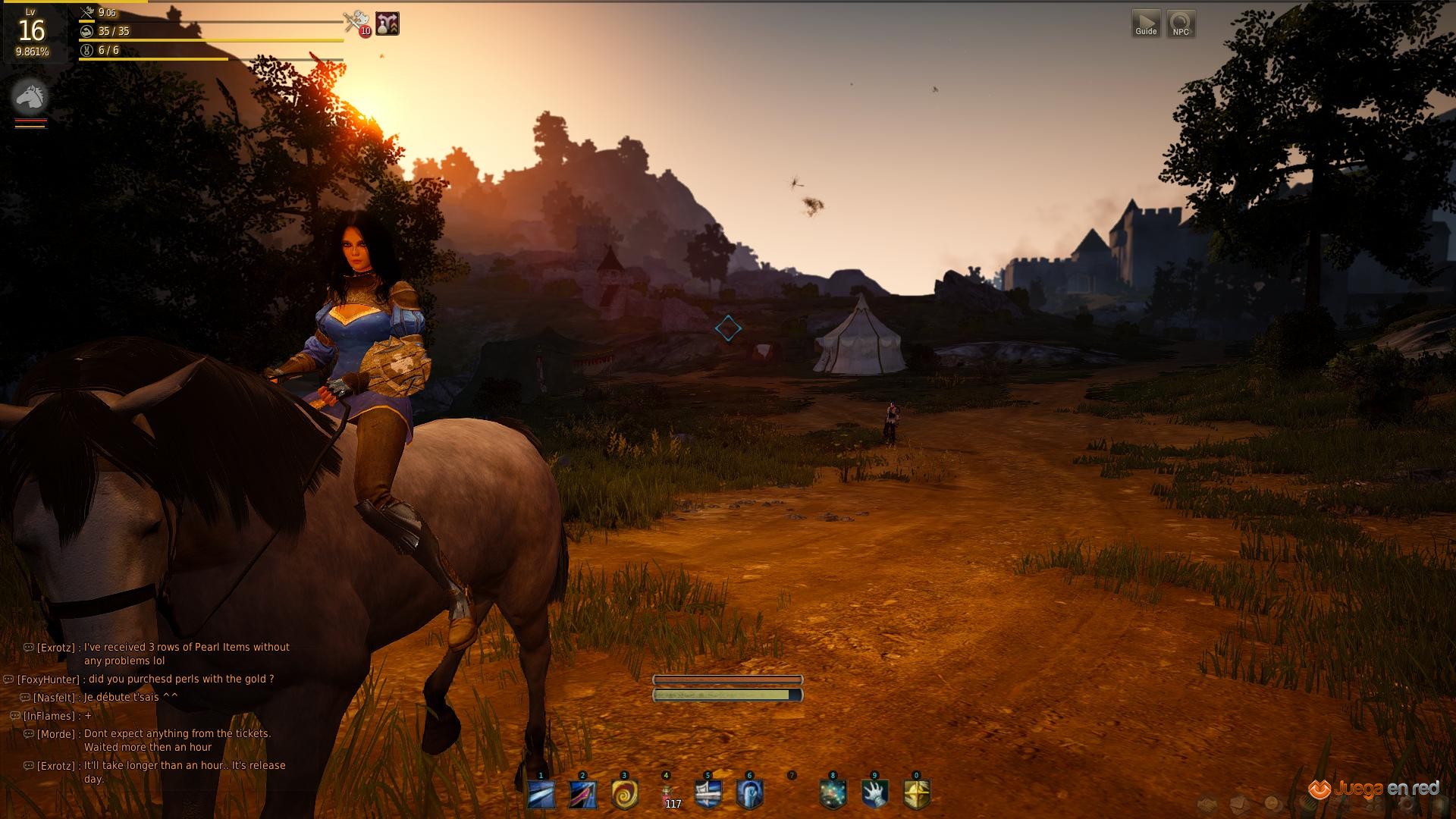Click the NPC finder button

pyautogui.click(x=1181, y=23)
